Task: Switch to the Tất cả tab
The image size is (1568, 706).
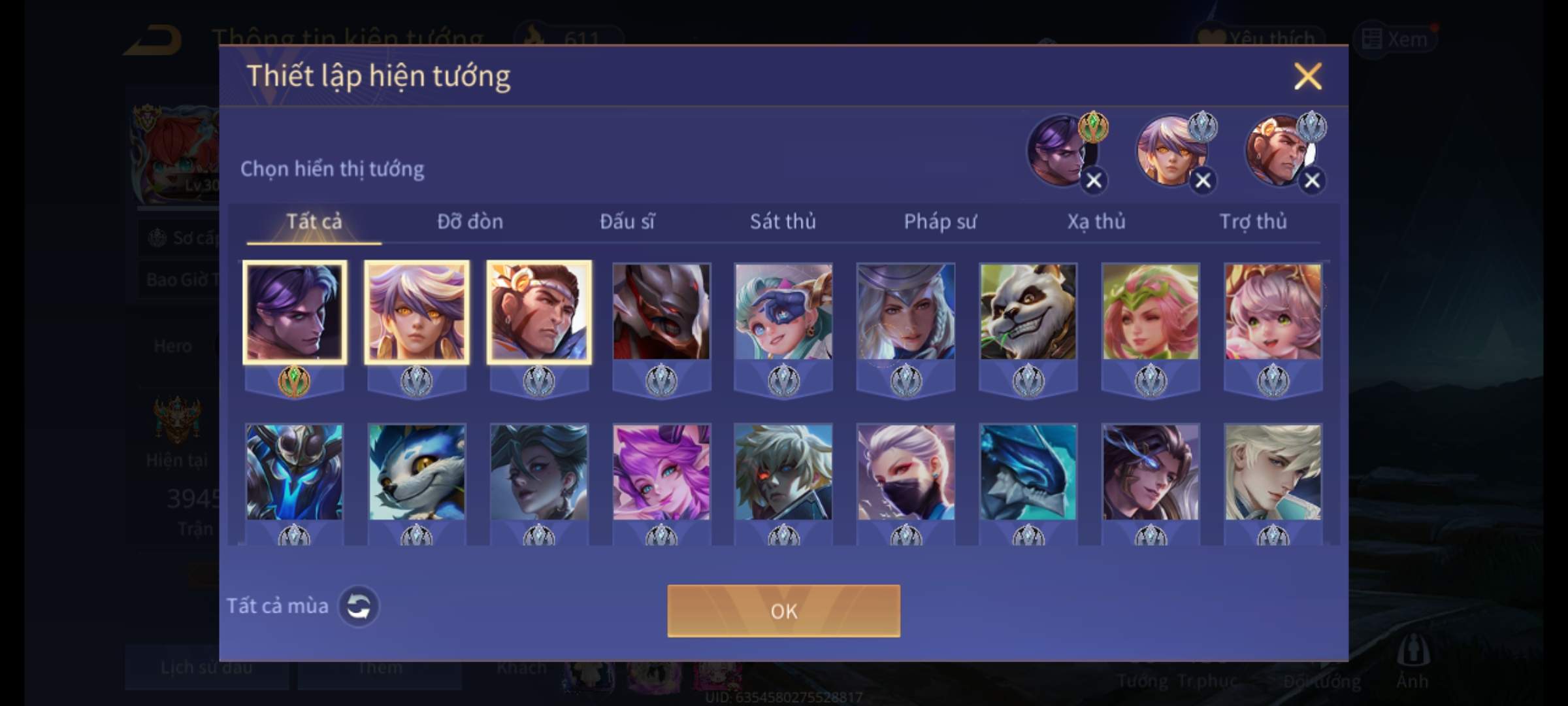Action: click(x=314, y=222)
